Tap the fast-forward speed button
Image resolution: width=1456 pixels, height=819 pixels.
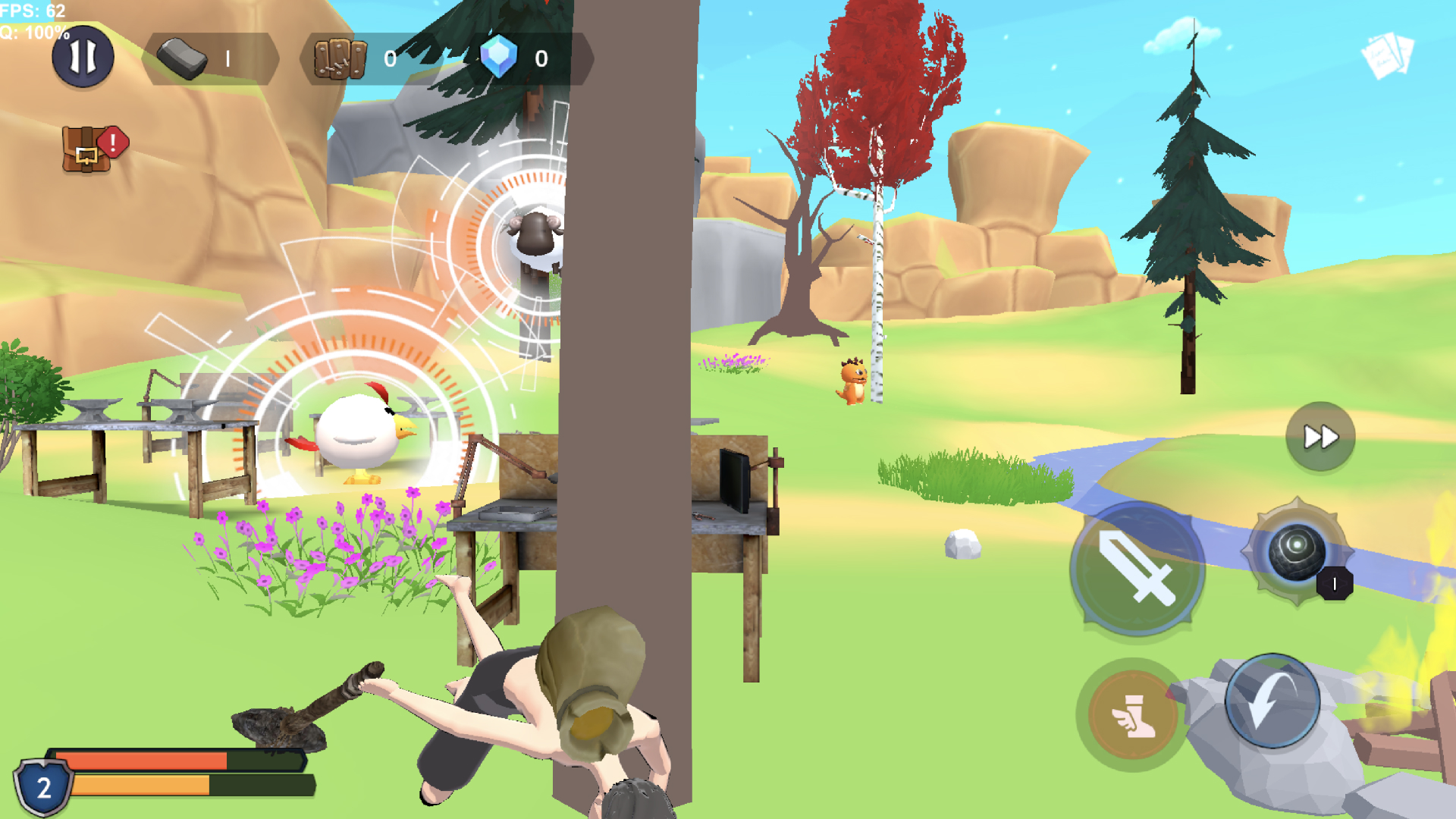point(1319,436)
